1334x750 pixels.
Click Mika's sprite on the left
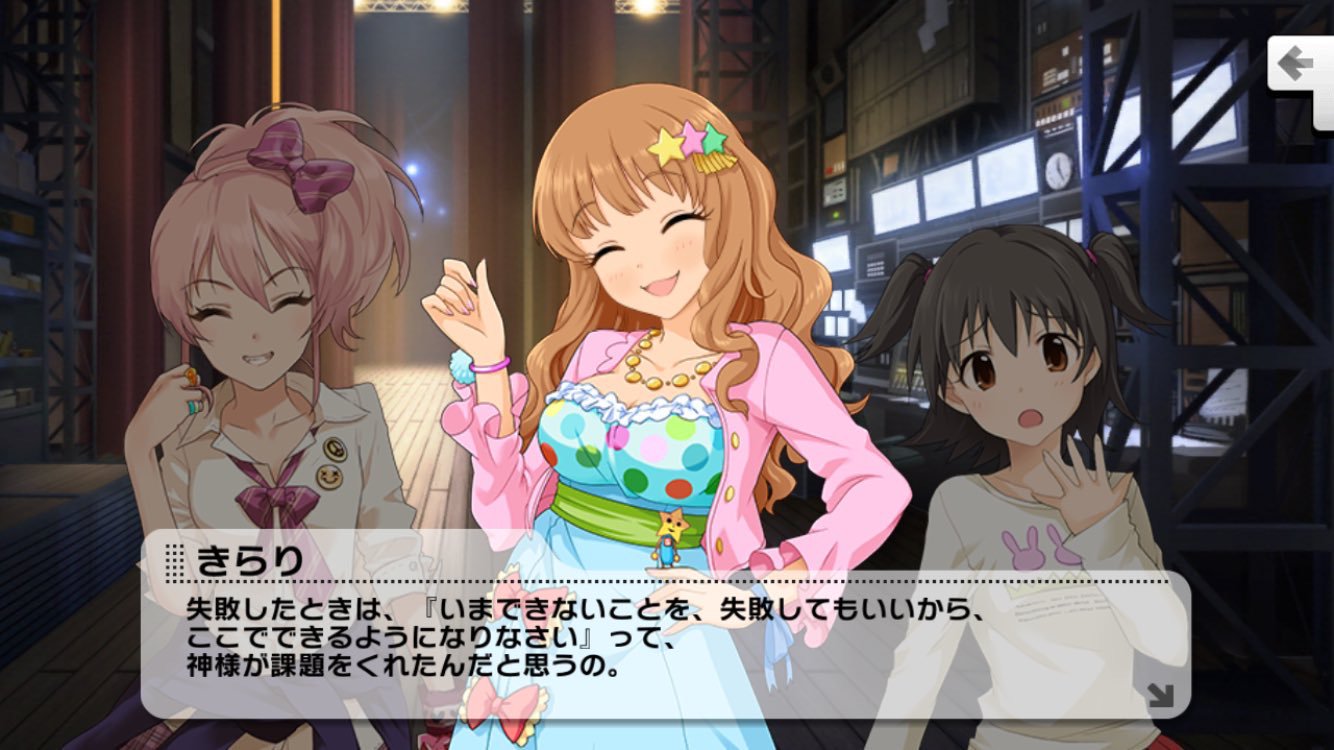(250, 350)
